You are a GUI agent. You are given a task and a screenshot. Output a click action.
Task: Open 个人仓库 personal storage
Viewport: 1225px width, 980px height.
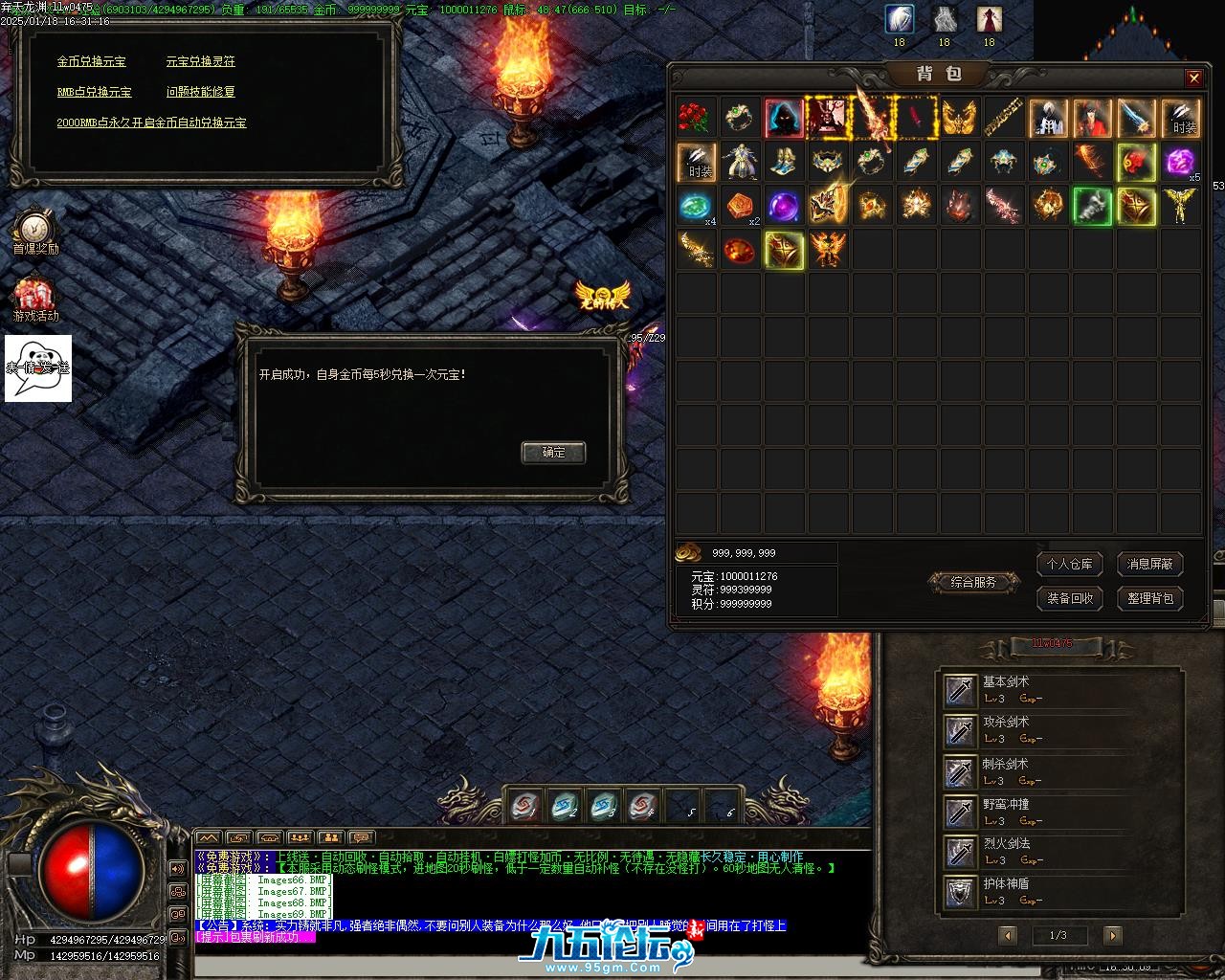pos(1069,564)
